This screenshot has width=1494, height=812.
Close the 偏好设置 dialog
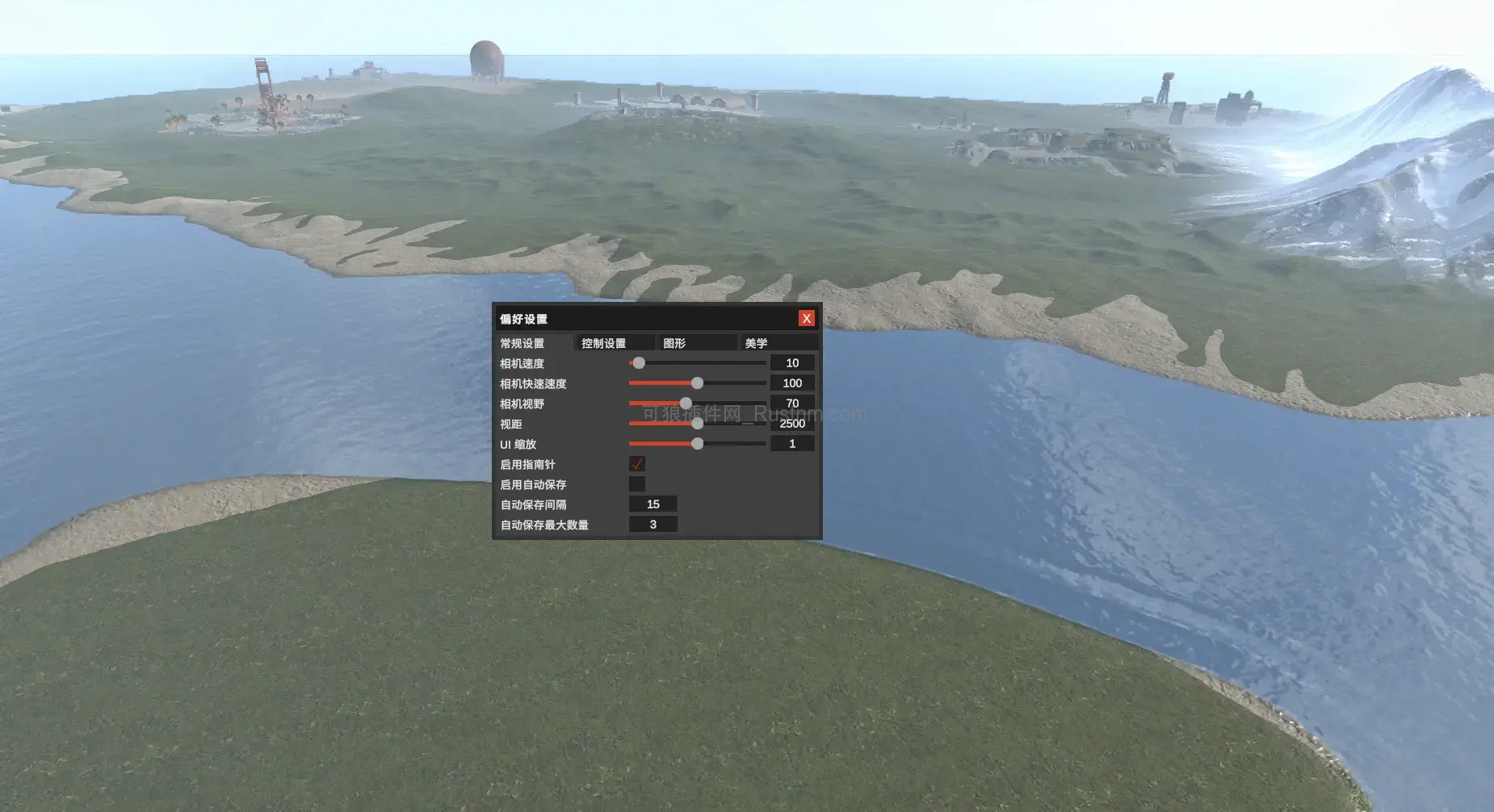(x=807, y=318)
